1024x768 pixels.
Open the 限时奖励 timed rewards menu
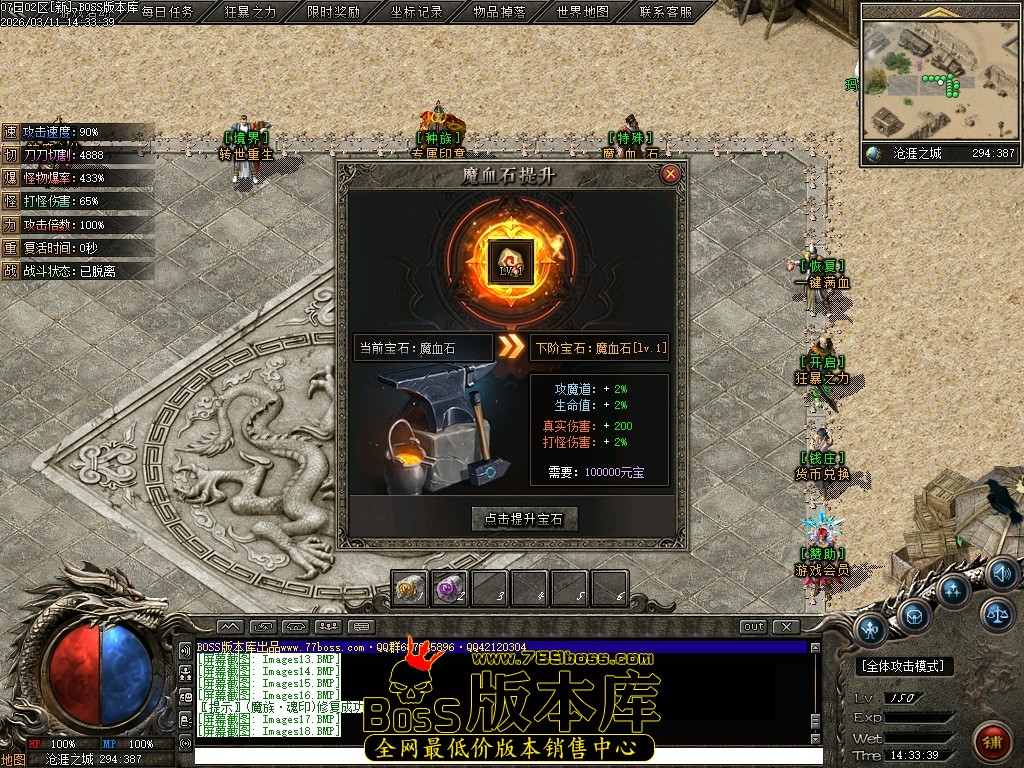coord(334,12)
